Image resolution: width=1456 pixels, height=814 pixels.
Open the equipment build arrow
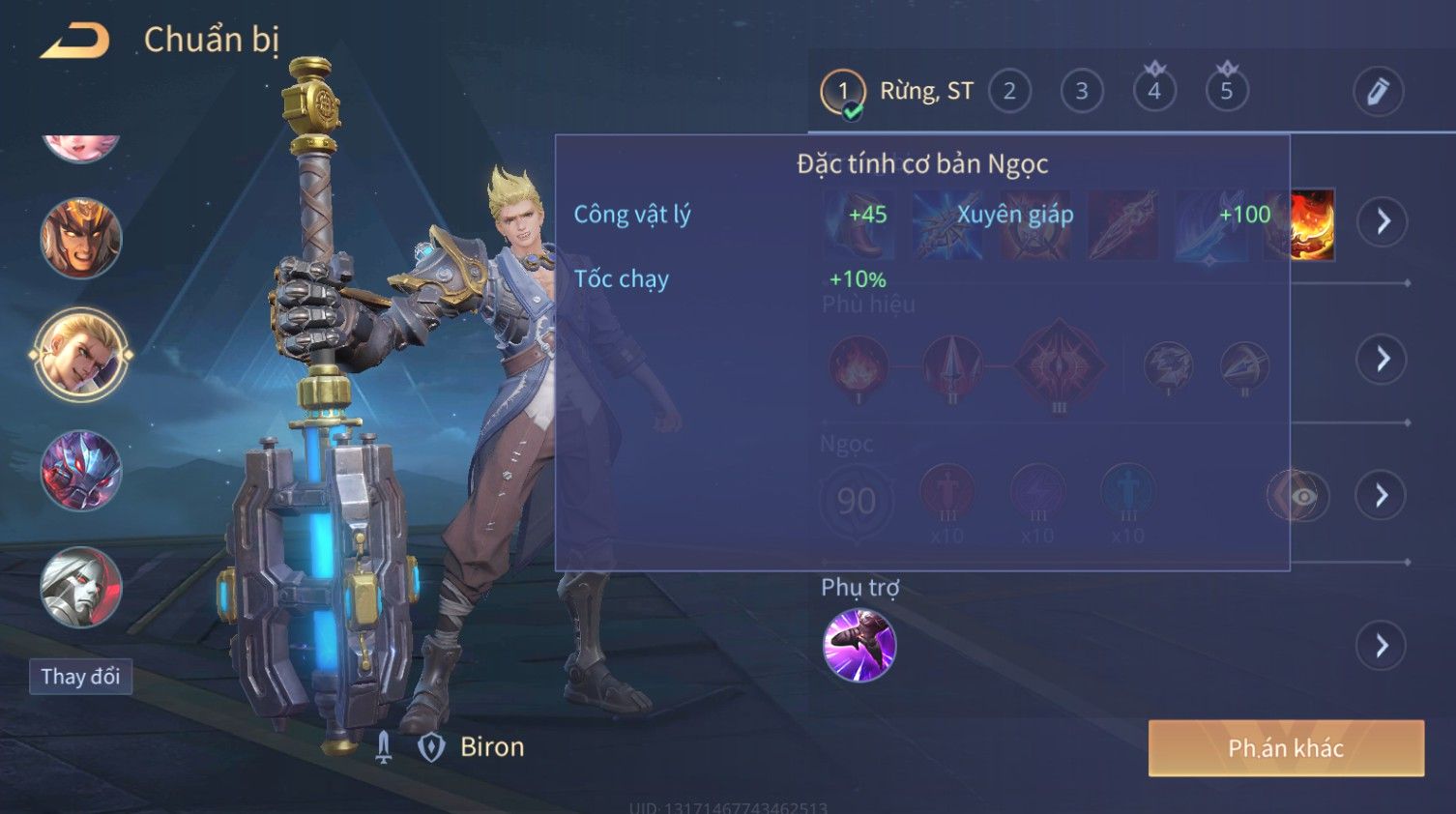click(x=1383, y=221)
